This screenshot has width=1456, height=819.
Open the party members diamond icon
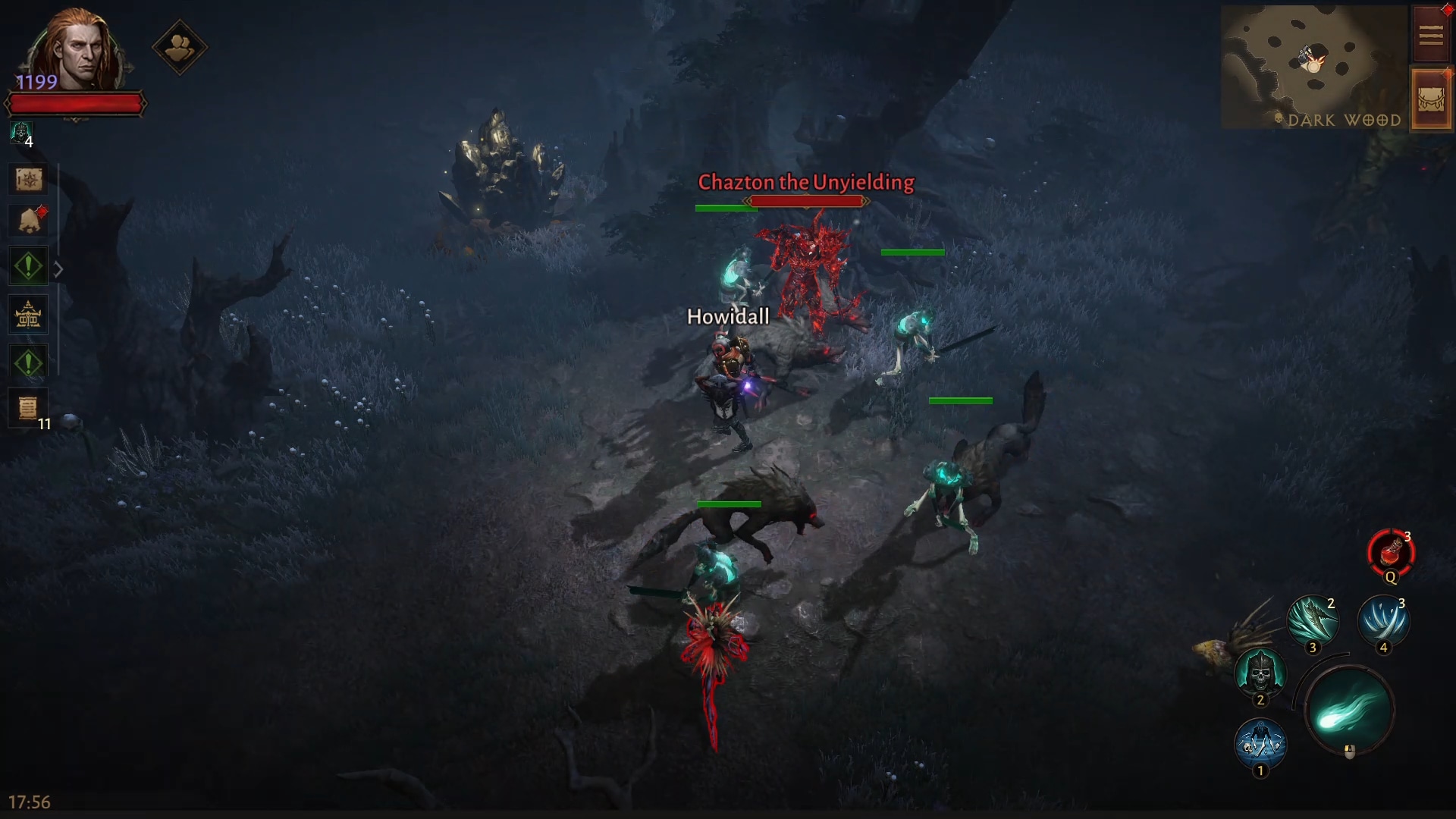pos(180,48)
